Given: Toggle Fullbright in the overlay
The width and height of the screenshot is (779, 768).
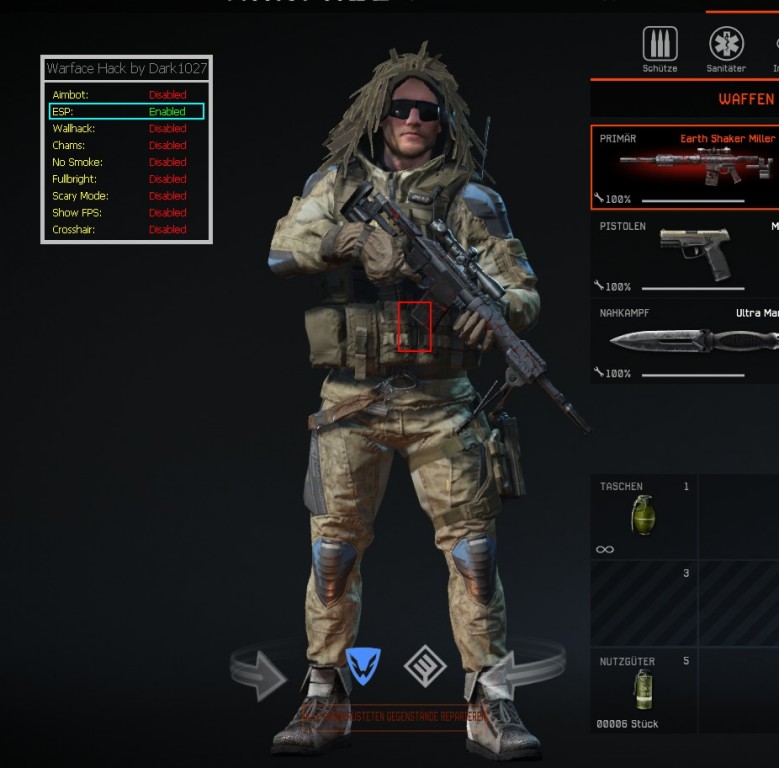Looking at the screenshot, I should 126,179.
